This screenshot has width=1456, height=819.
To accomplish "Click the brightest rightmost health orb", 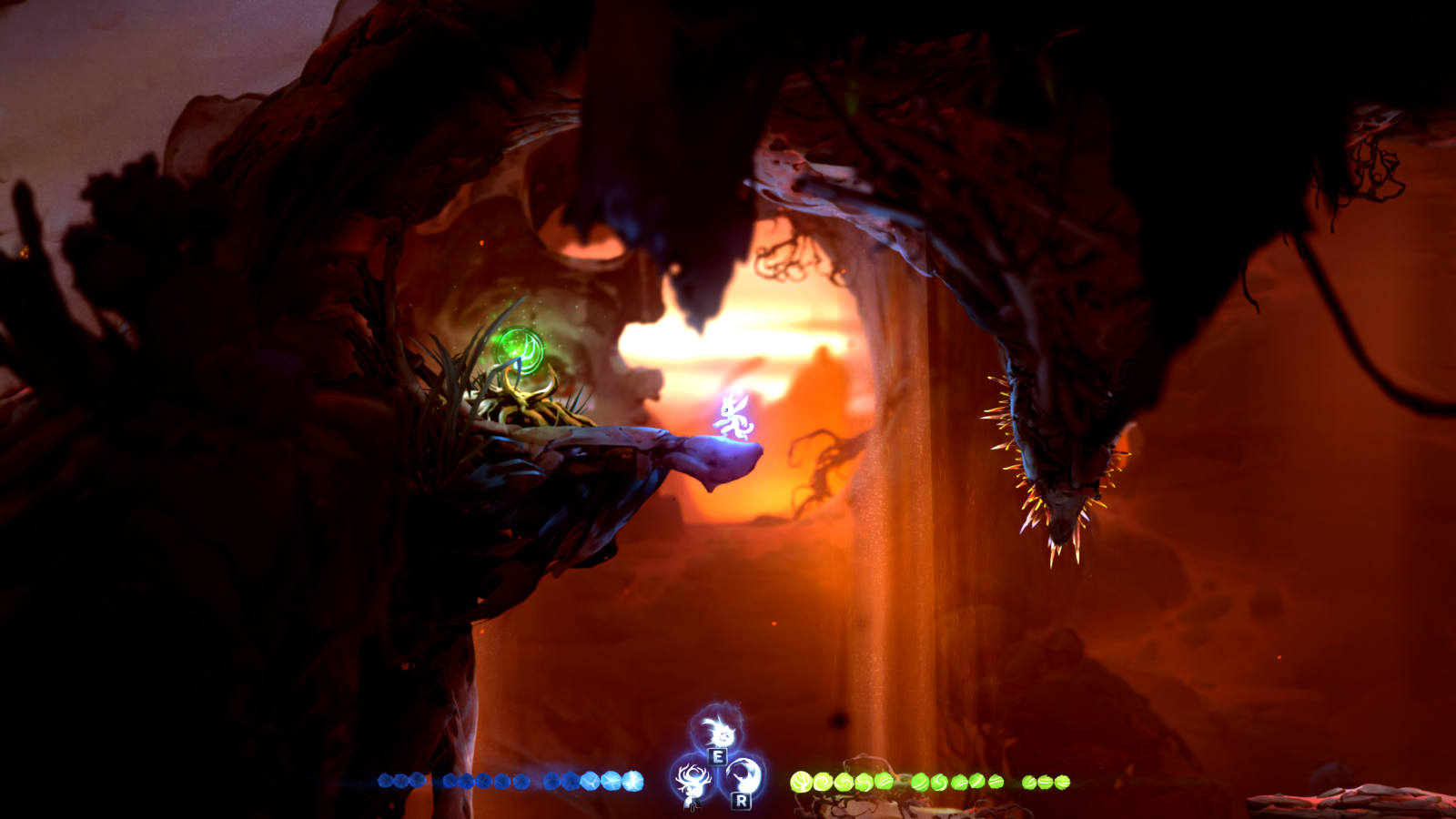I will click(631, 781).
